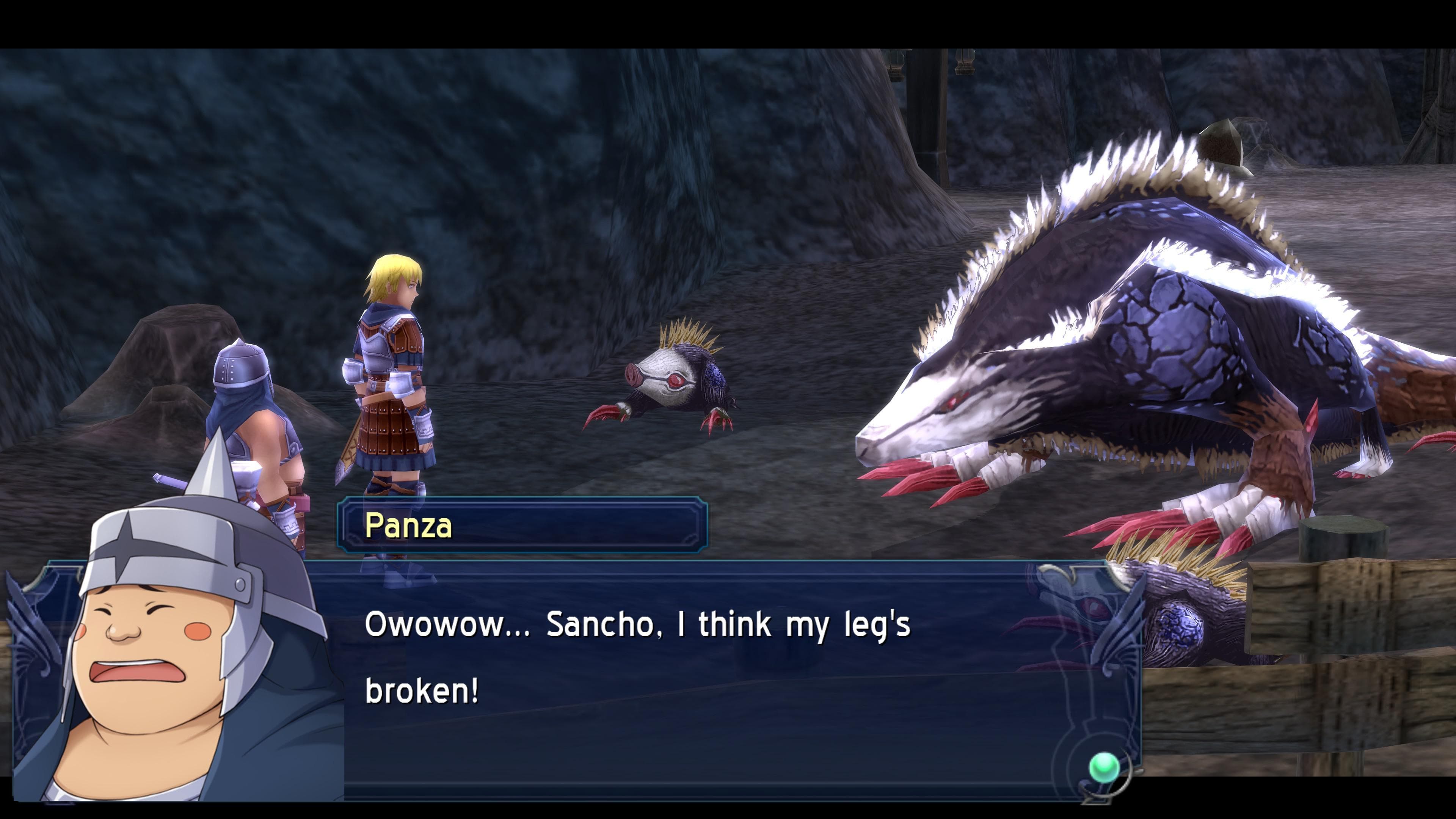Image resolution: width=1456 pixels, height=819 pixels.
Task: Advance the dialogue by clicking the text box
Action: coord(735,678)
